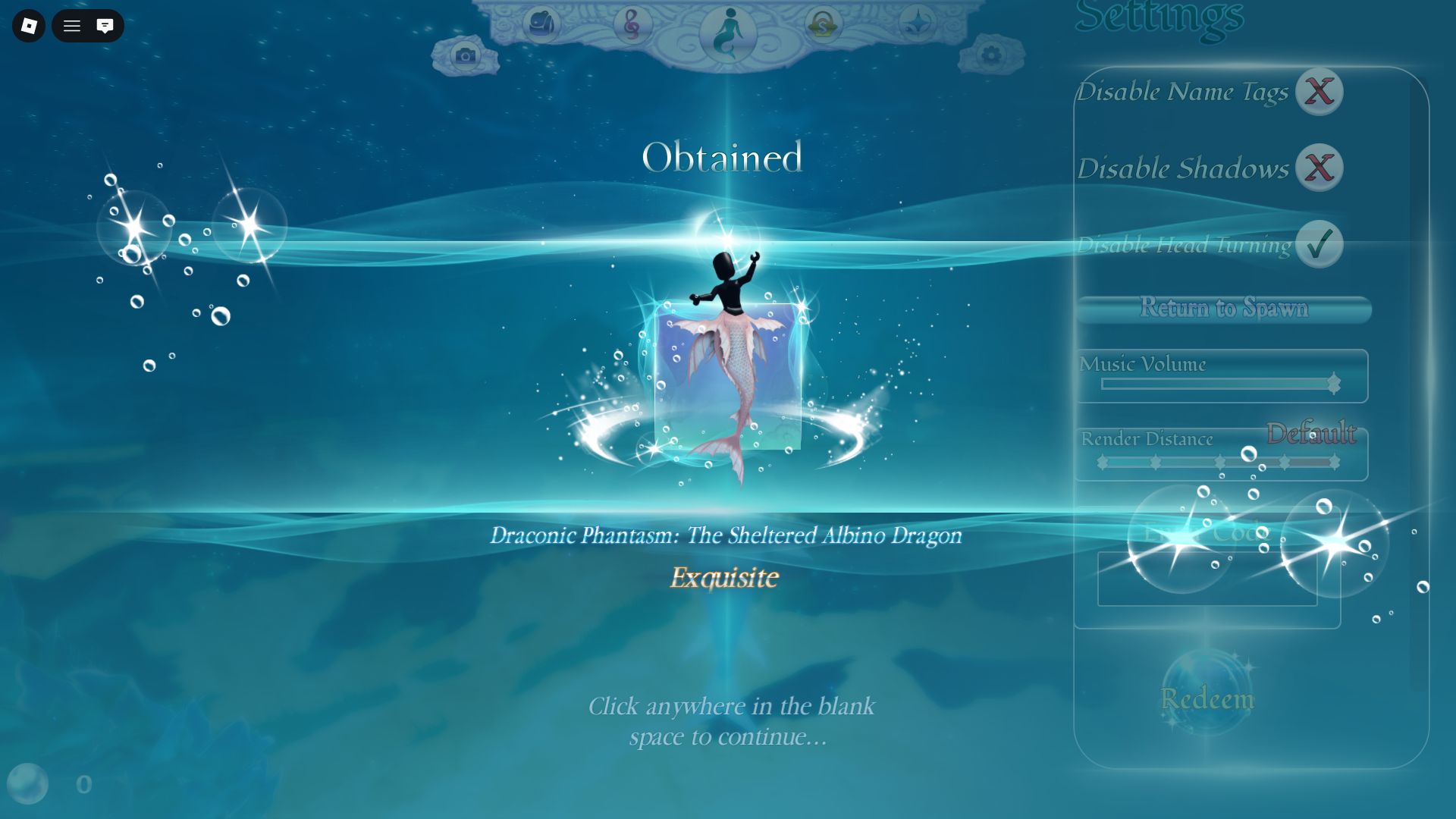The width and height of the screenshot is (1456, 819).
Task: Open the Roblox chat panel
Action: pos(105,25)
